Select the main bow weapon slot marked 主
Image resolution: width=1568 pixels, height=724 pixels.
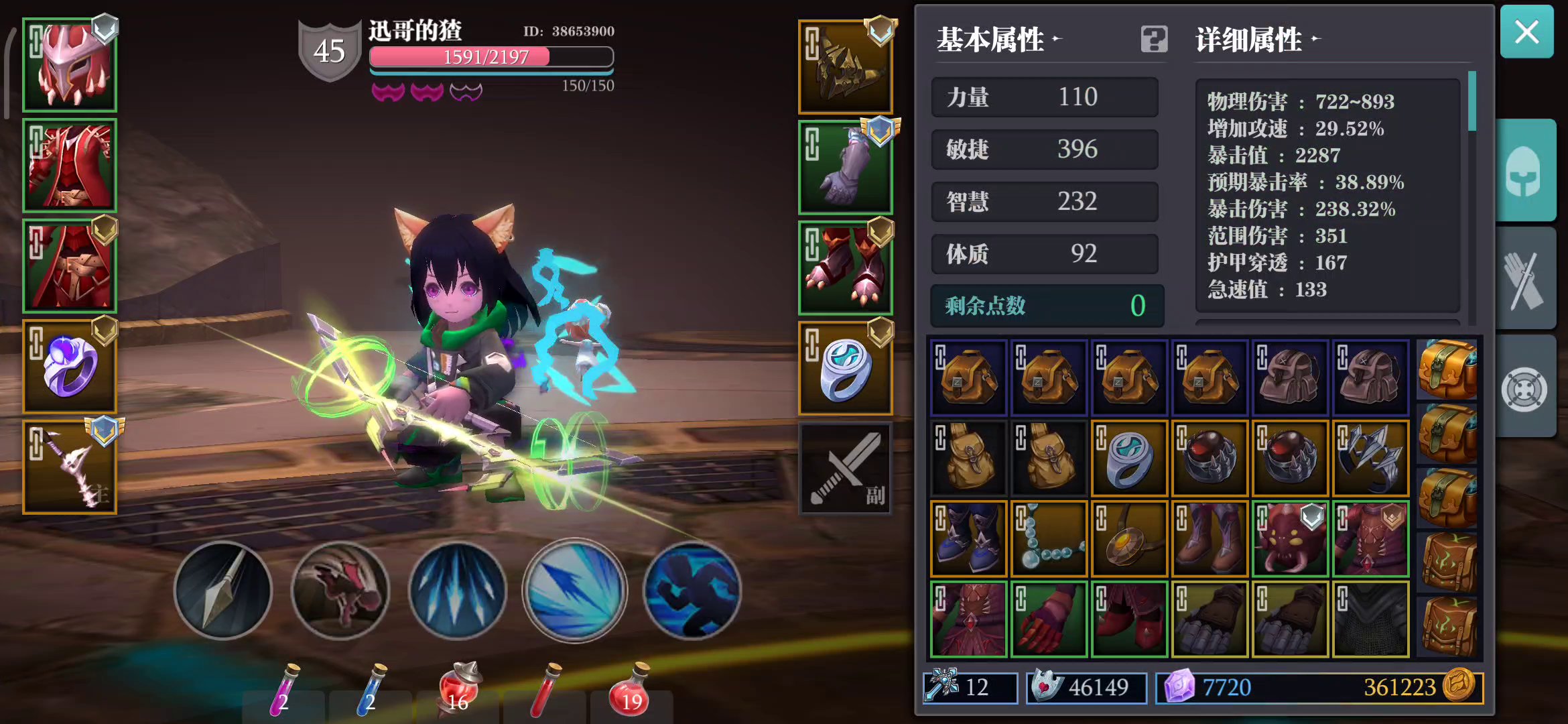pyautogui.click(x=69, y=467)
